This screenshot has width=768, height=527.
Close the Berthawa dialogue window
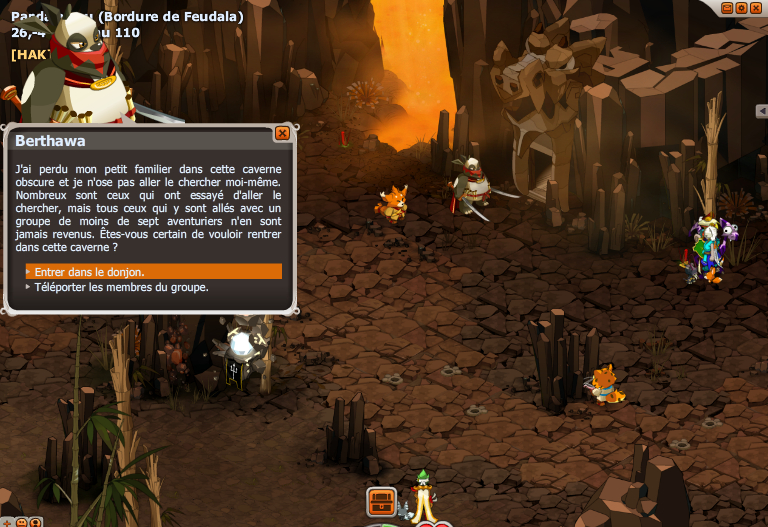282,133
